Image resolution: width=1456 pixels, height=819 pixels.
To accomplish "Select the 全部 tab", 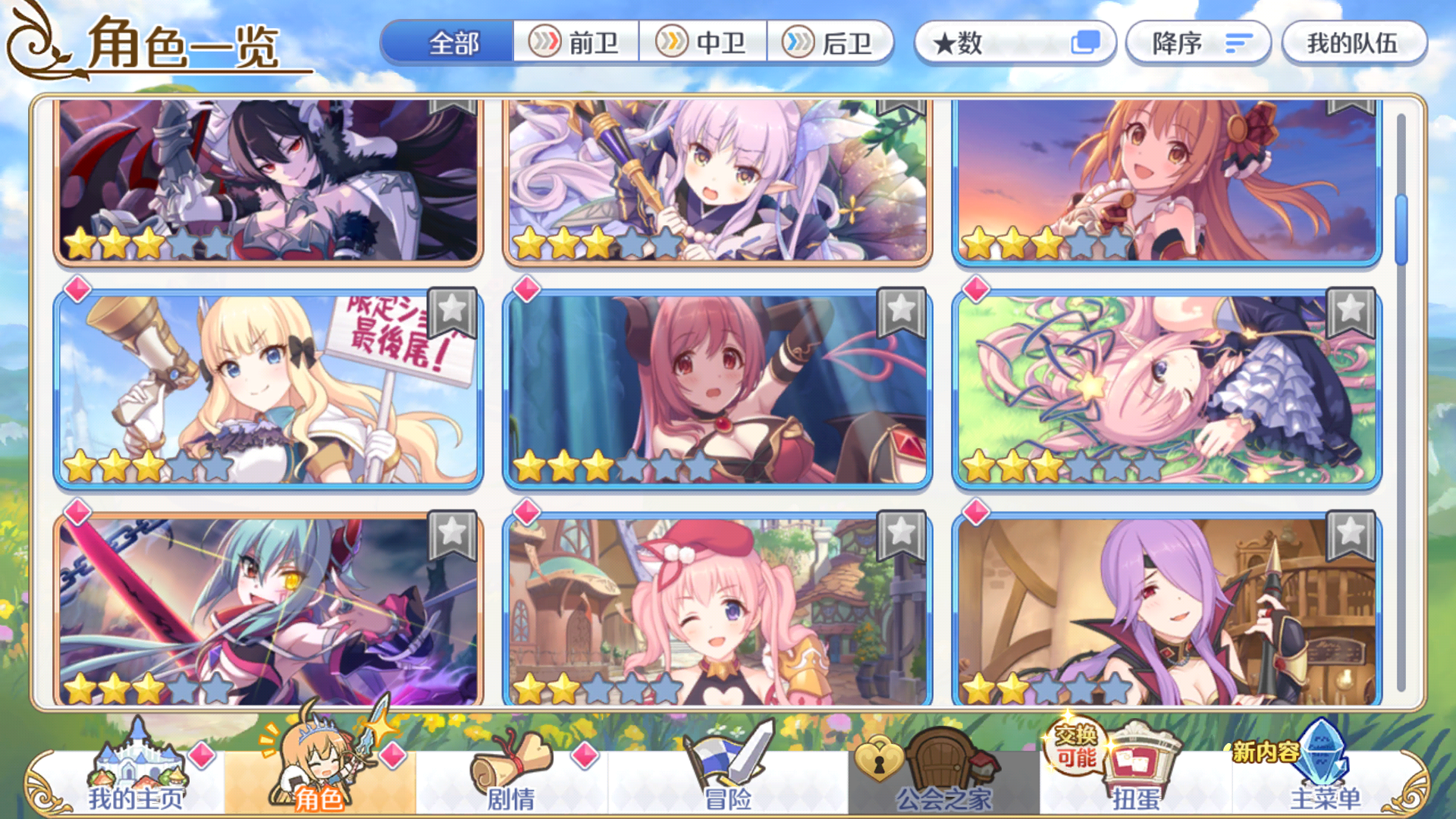I will click(x=453, y=43).
